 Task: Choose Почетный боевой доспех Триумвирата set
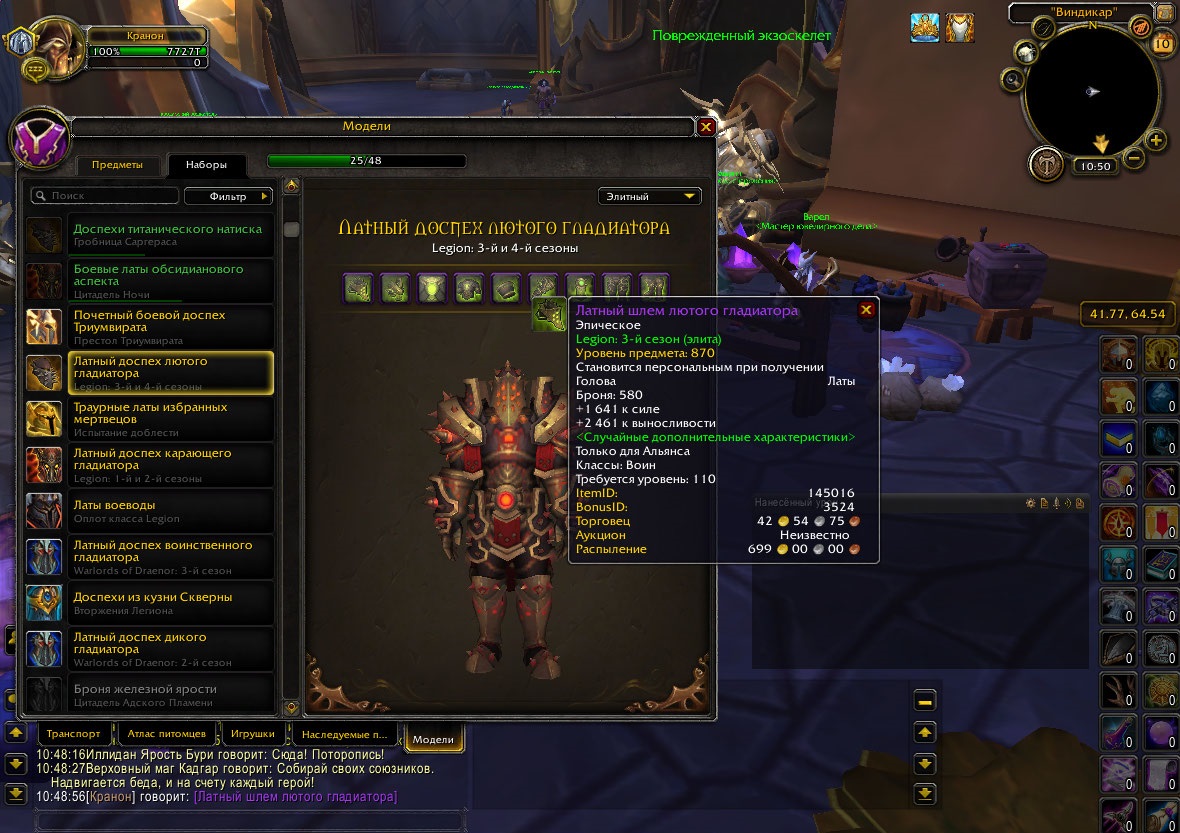click(150, 327)
